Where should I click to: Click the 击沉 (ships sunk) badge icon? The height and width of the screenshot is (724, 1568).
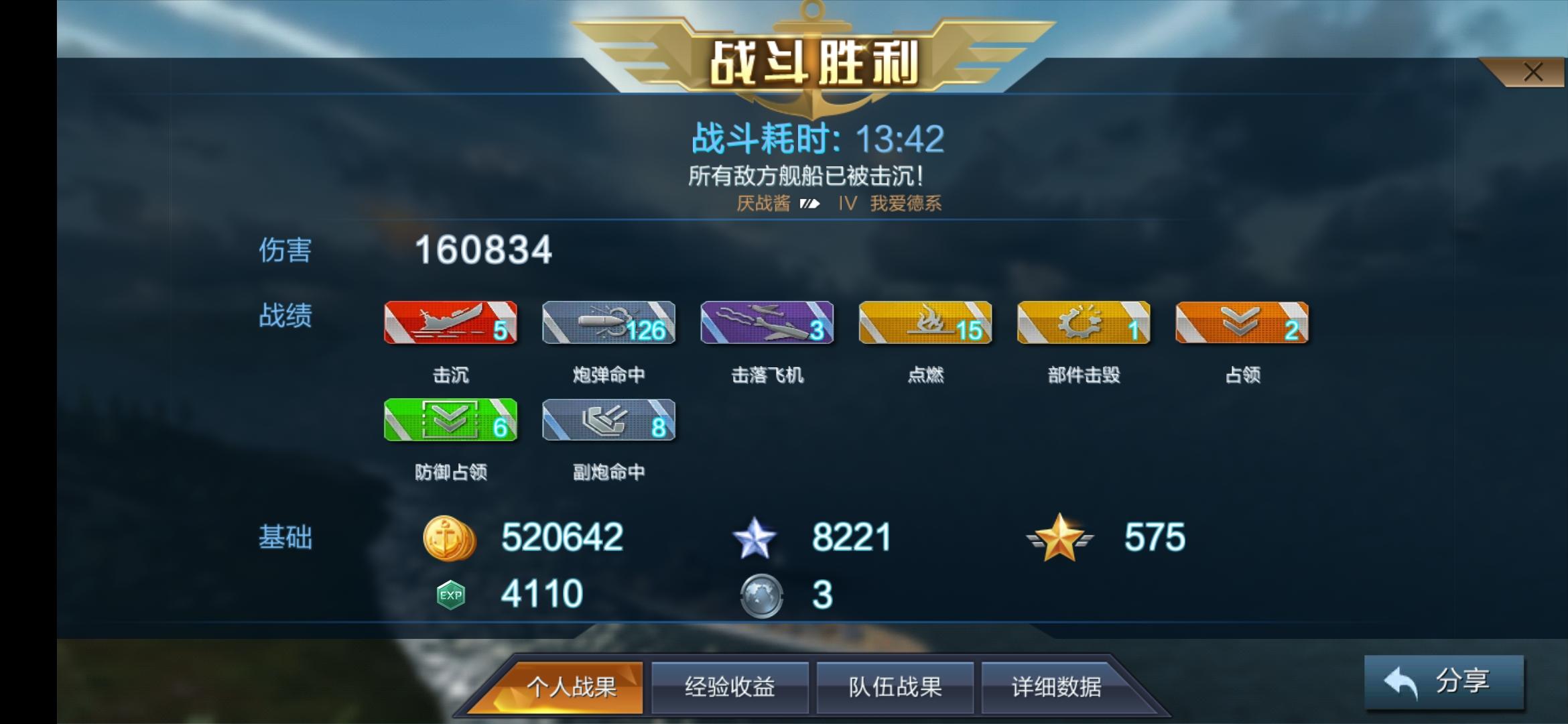point(450,324)
